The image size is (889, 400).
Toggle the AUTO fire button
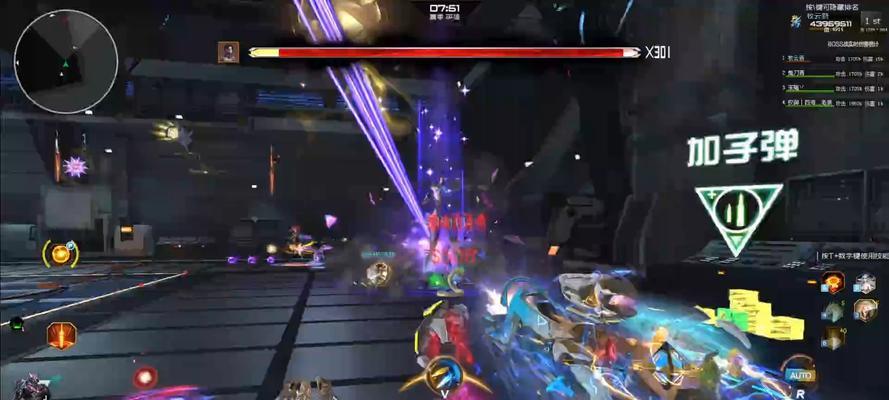pos(798,376)
